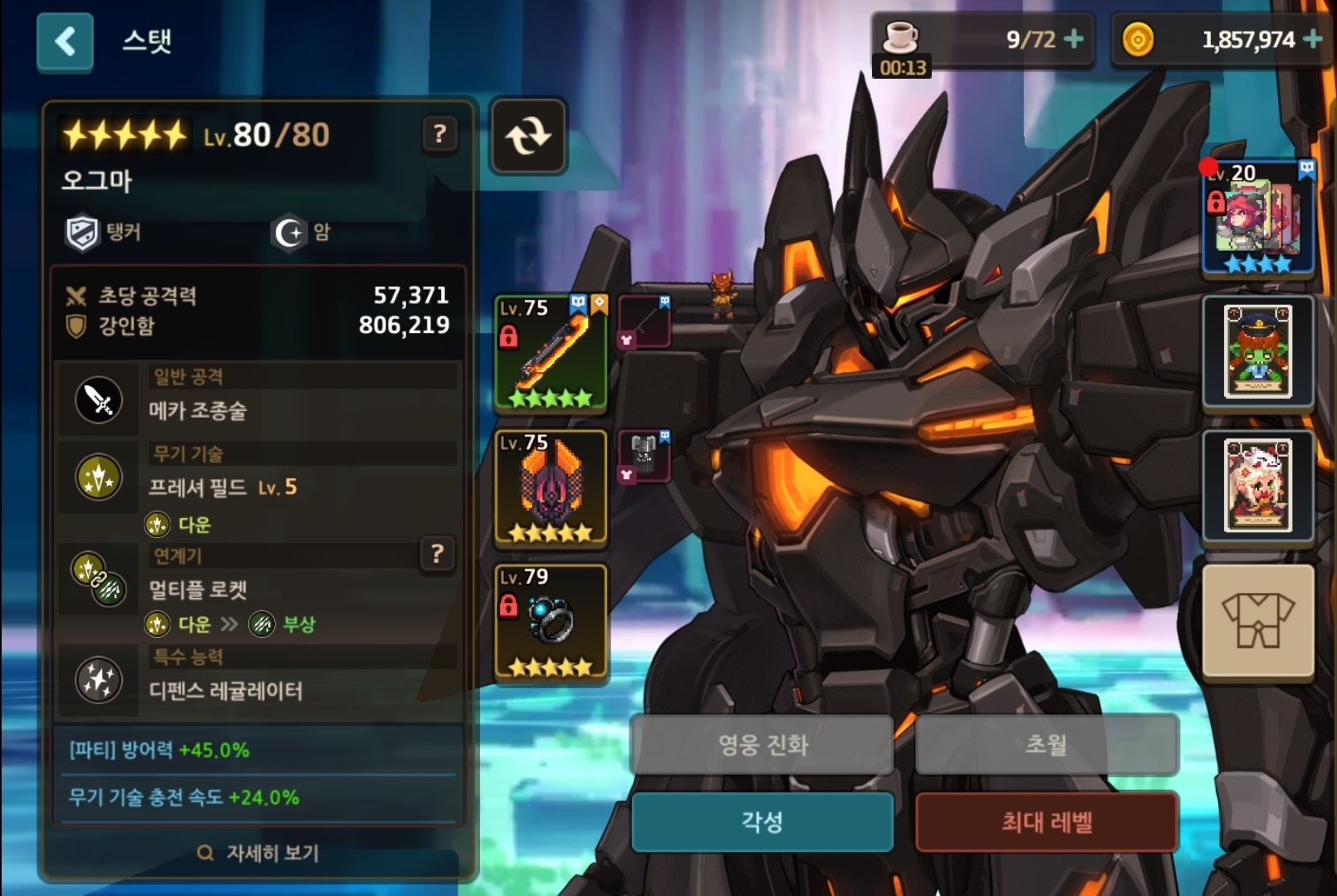Screen dimensions: 1337x896
Task: Add more coffee stamina with the plus
Action: [1074, 39]
